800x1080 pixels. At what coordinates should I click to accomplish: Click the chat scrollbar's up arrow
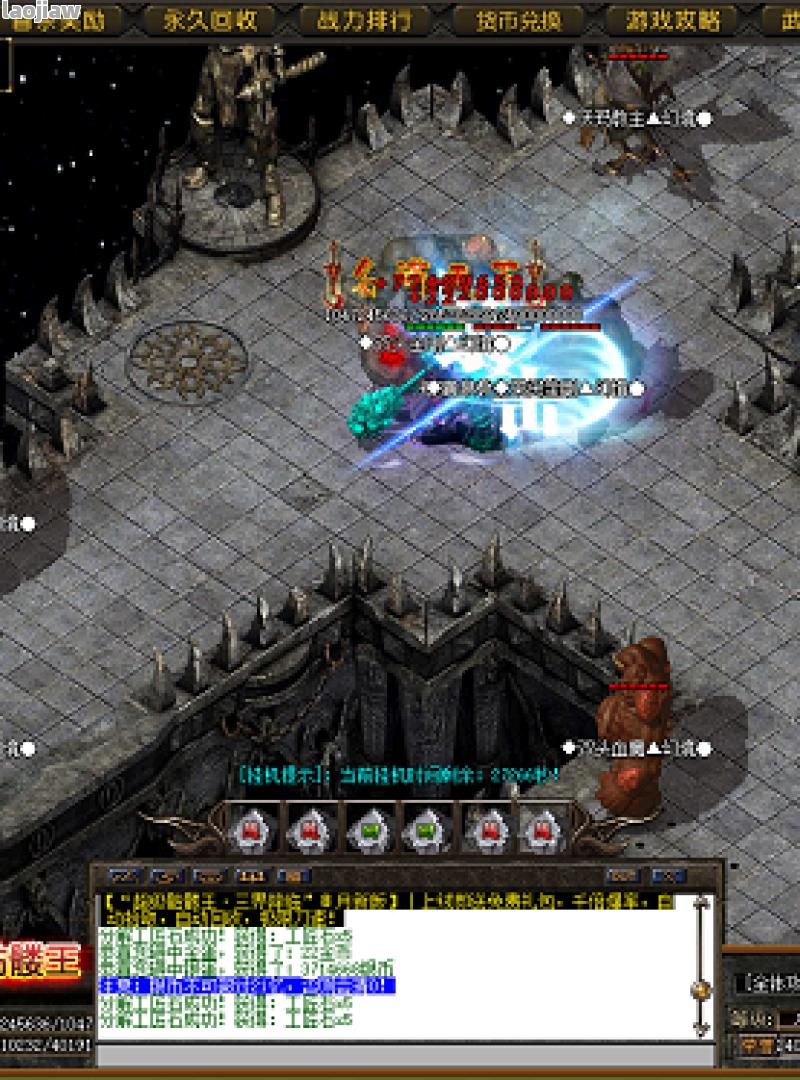tap(702, 903)
